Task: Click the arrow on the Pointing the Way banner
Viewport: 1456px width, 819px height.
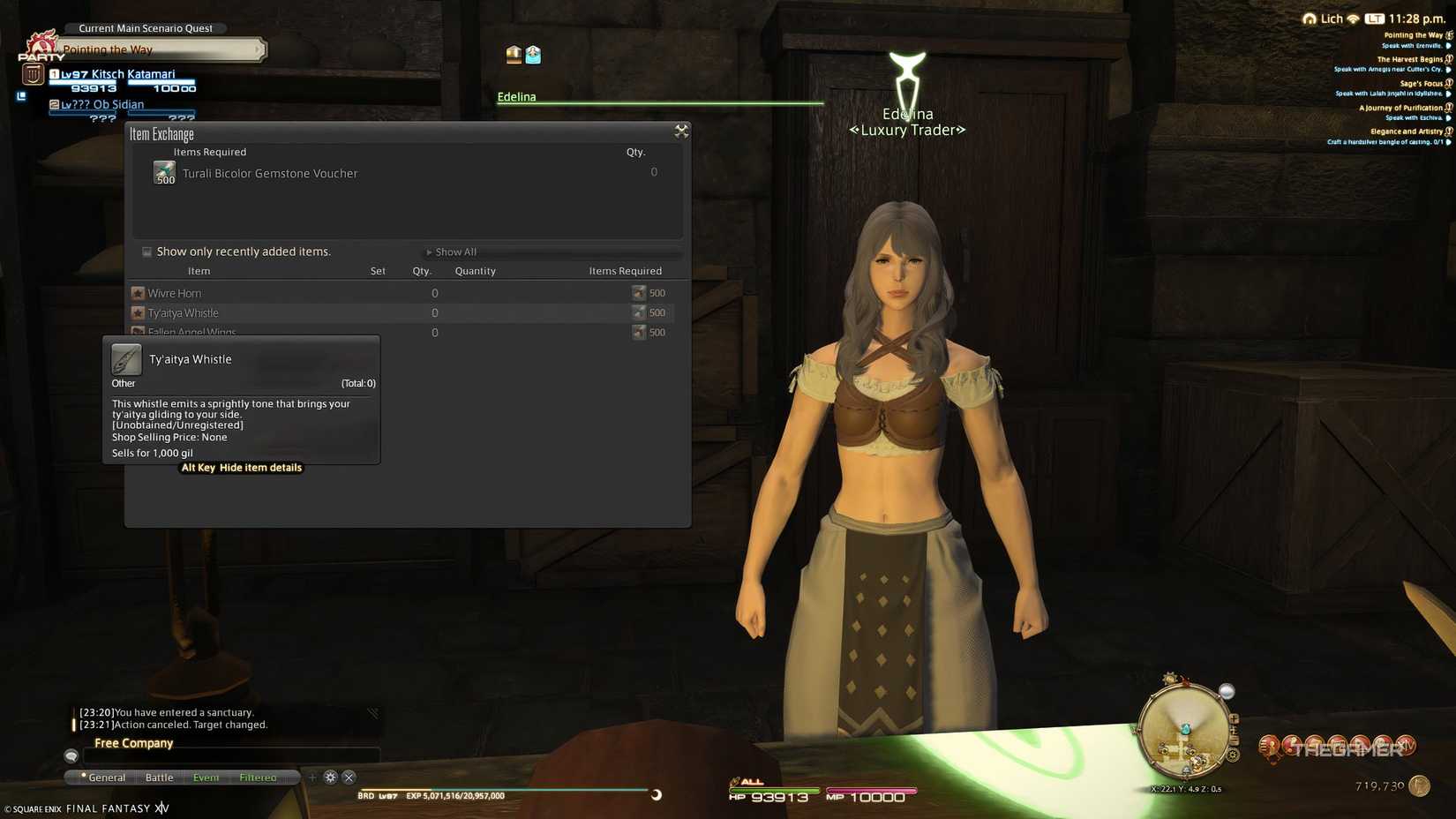Action: pos(256,50)
